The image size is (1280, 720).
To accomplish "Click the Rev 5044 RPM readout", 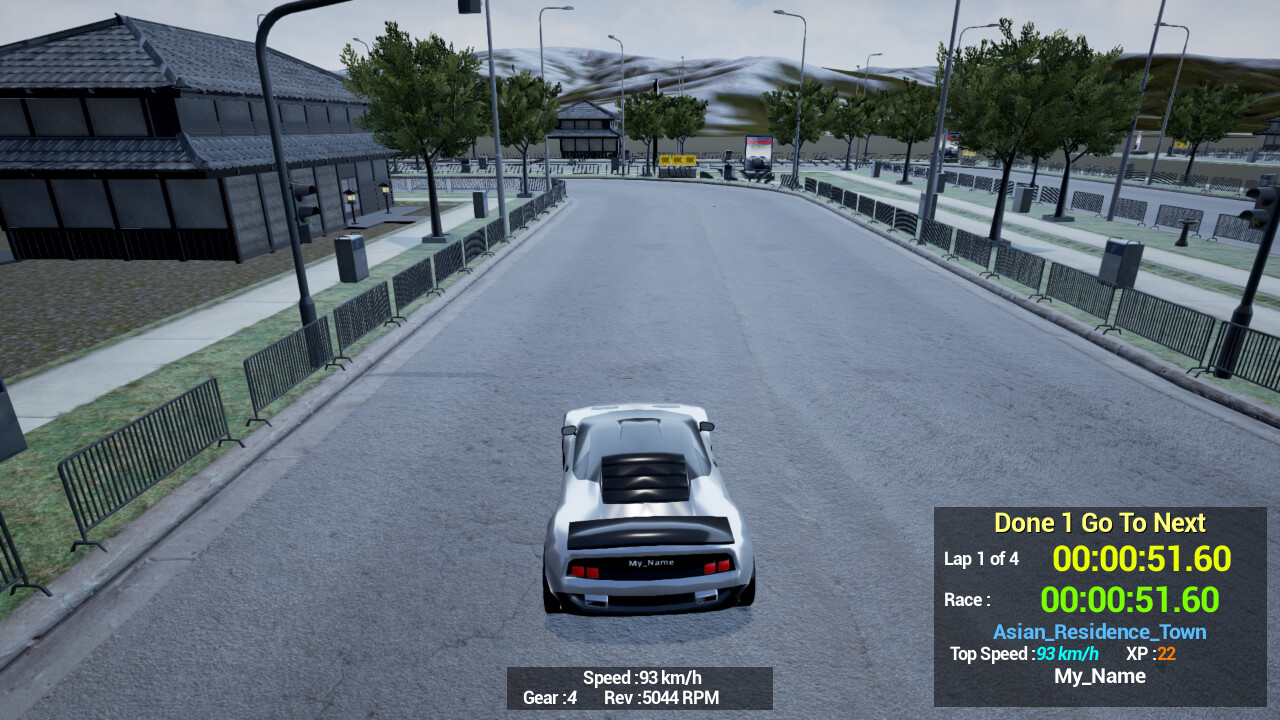I will 664,699.
